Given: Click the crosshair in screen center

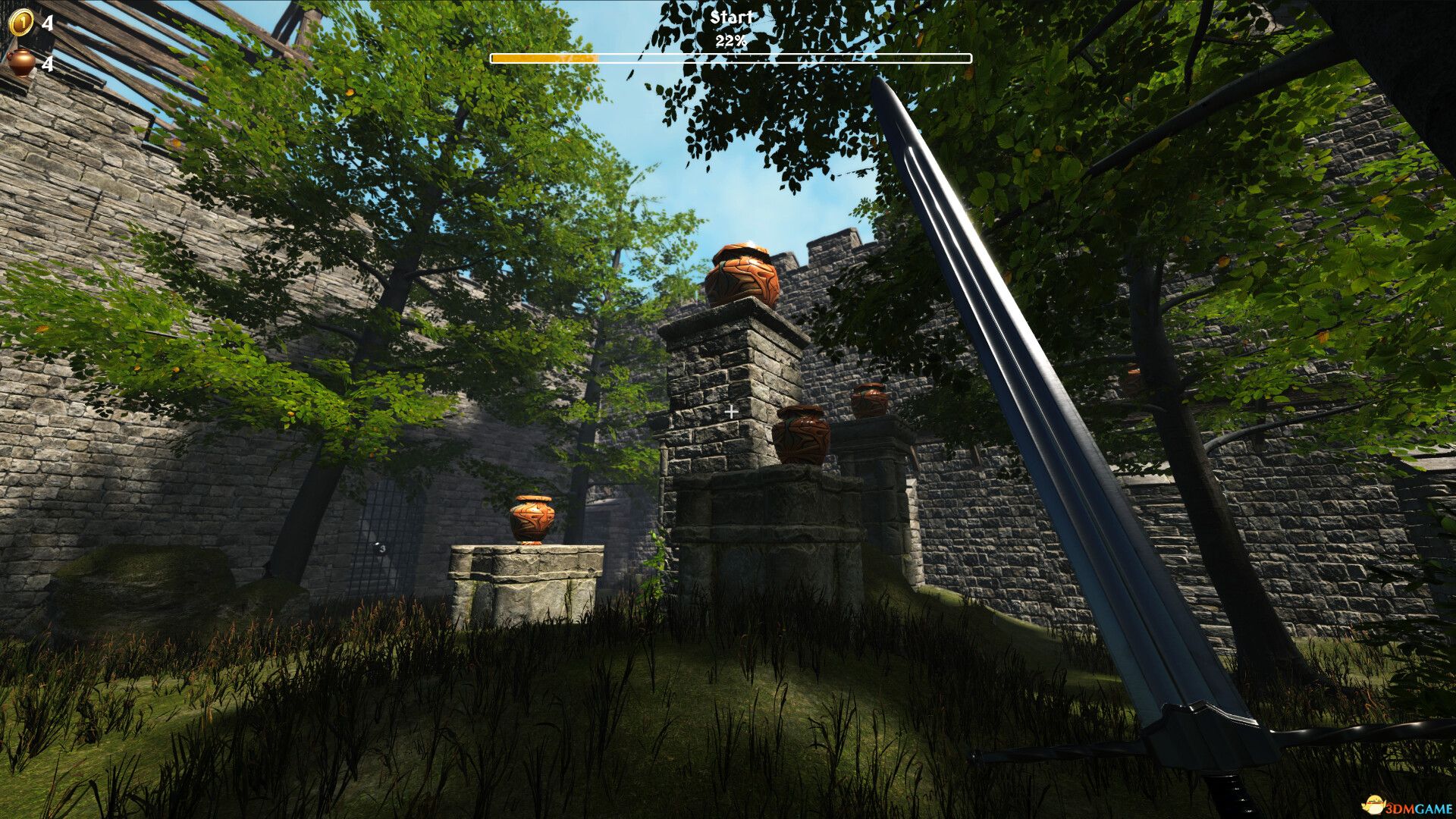Looking at the screenshot, I should (730, 410).
